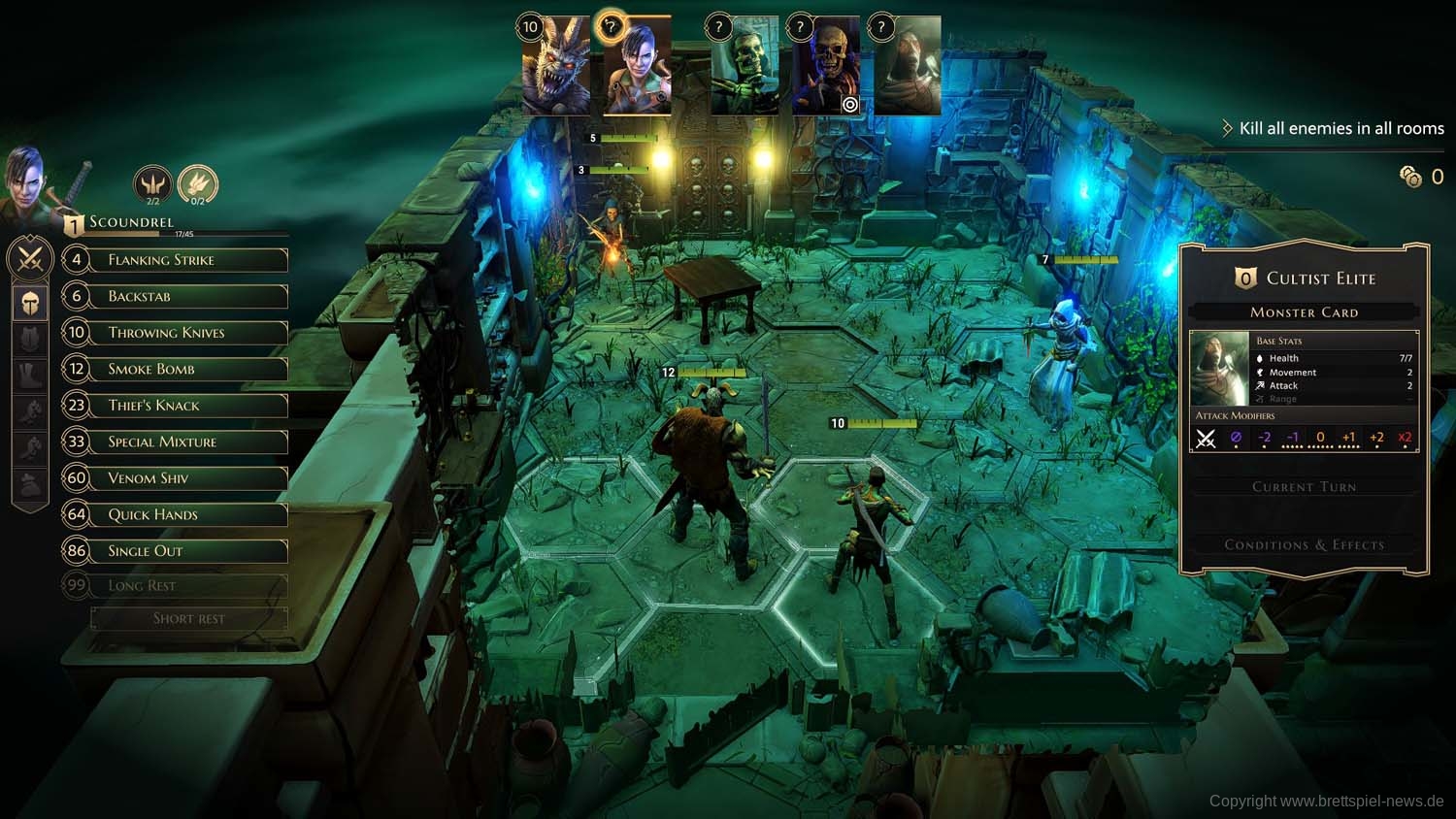Select the Scoundrel portrait in initiative bar
Image resolution: width=1456 pixels, height=819 pixels.
[637, 66]
